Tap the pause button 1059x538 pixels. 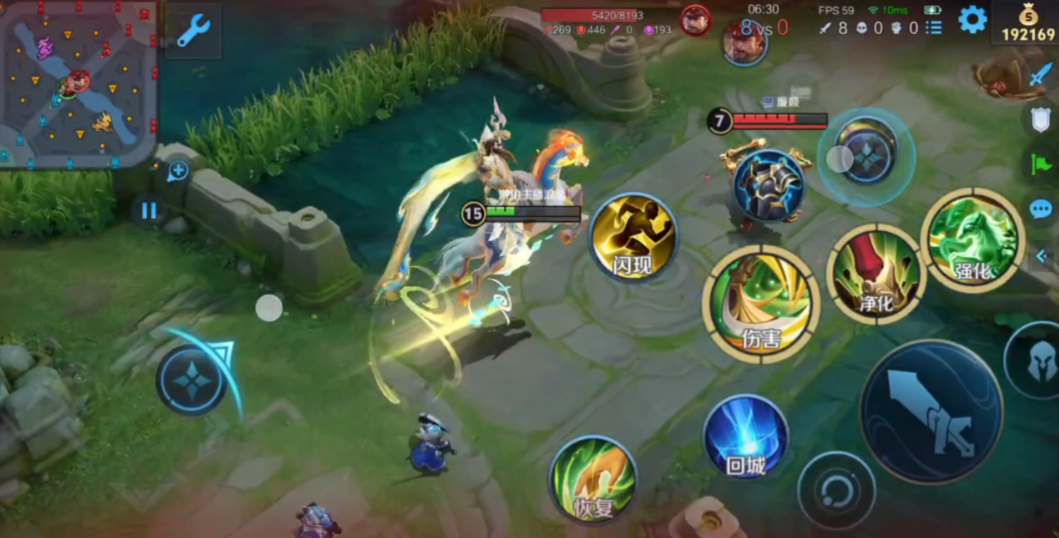point(149,211)
